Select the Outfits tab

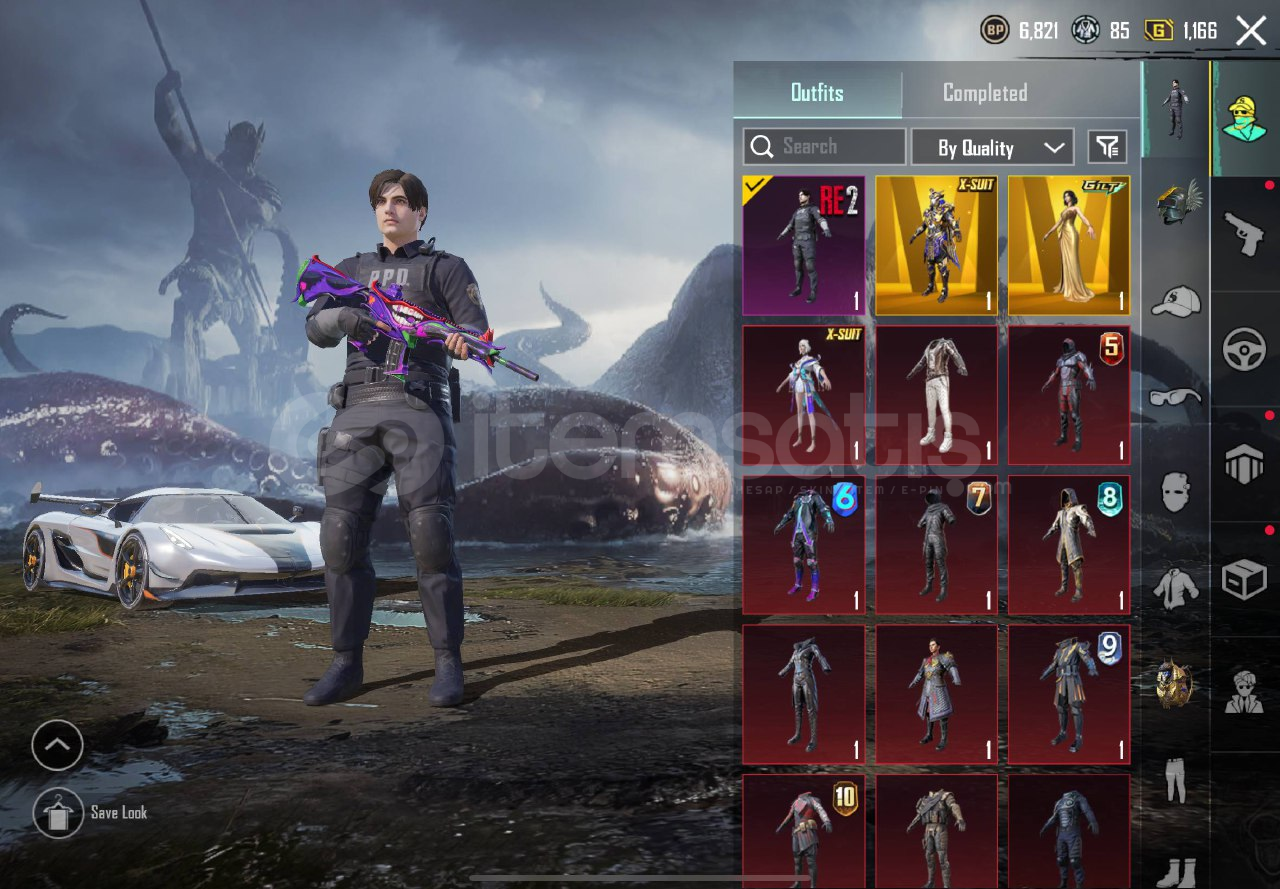pos(817,93)
